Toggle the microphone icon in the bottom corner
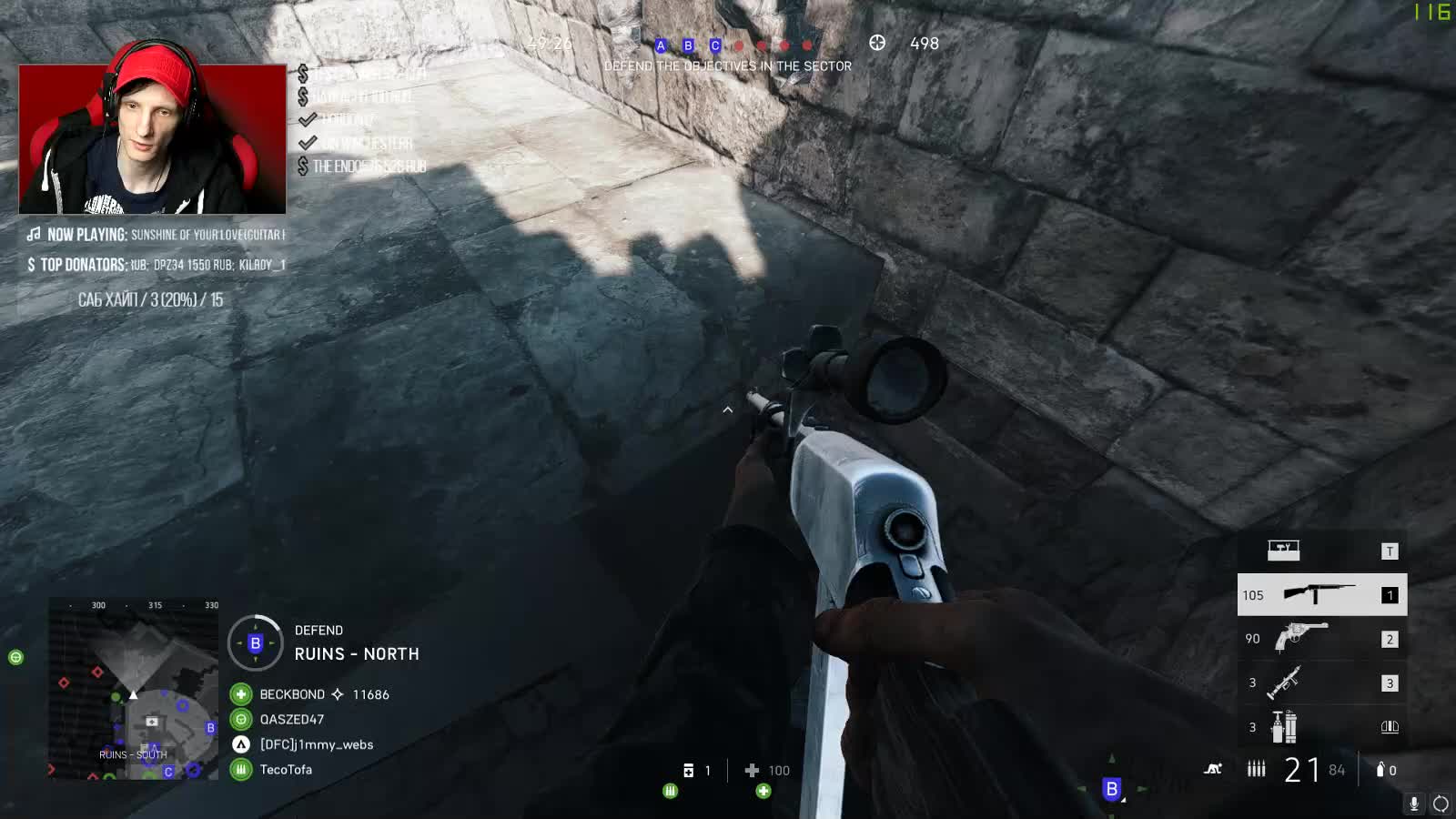Image resolution: width=1456 pixels, height=819 pixels. coord(1413,803)
